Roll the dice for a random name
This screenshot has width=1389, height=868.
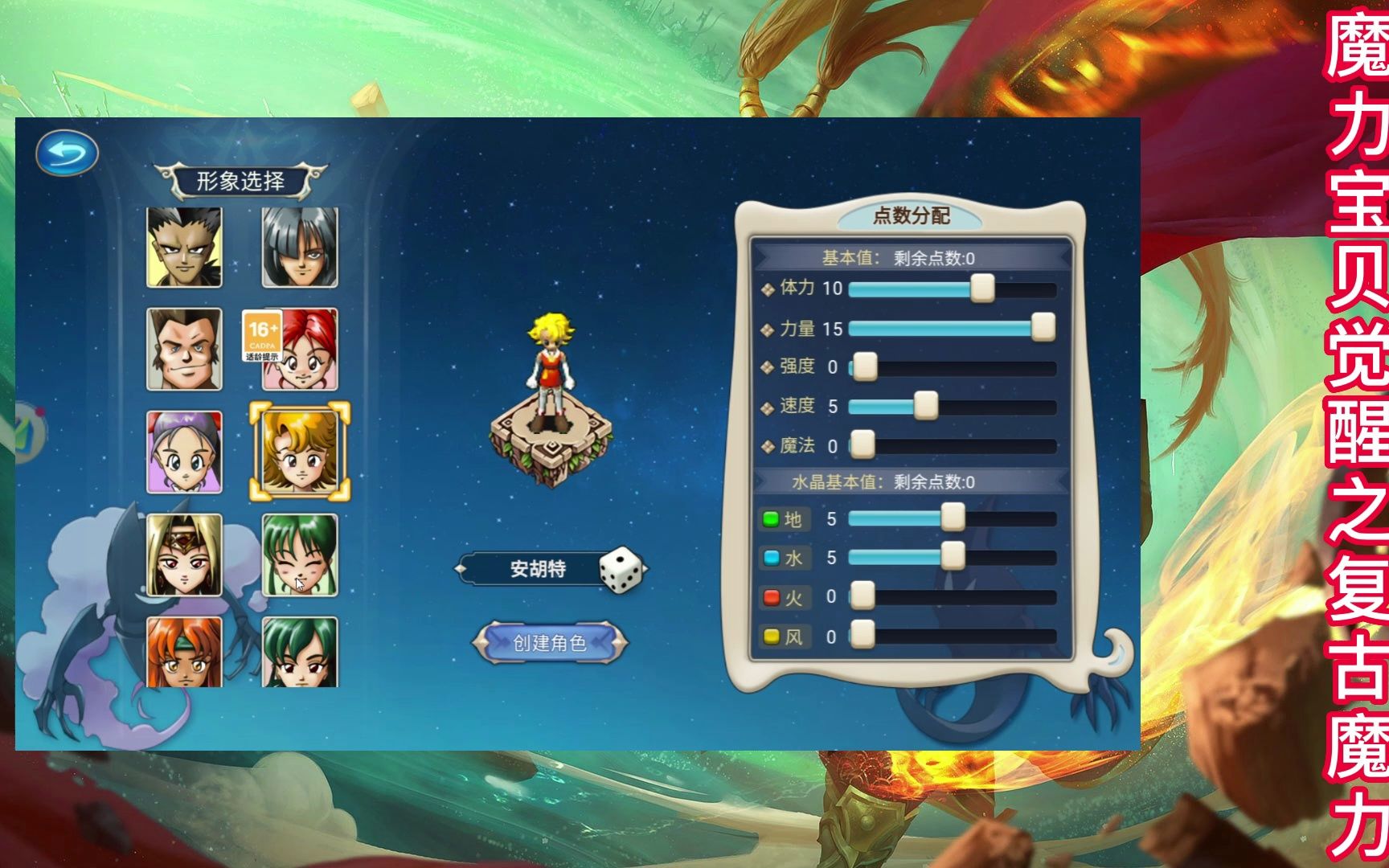[x=621, y=570]
